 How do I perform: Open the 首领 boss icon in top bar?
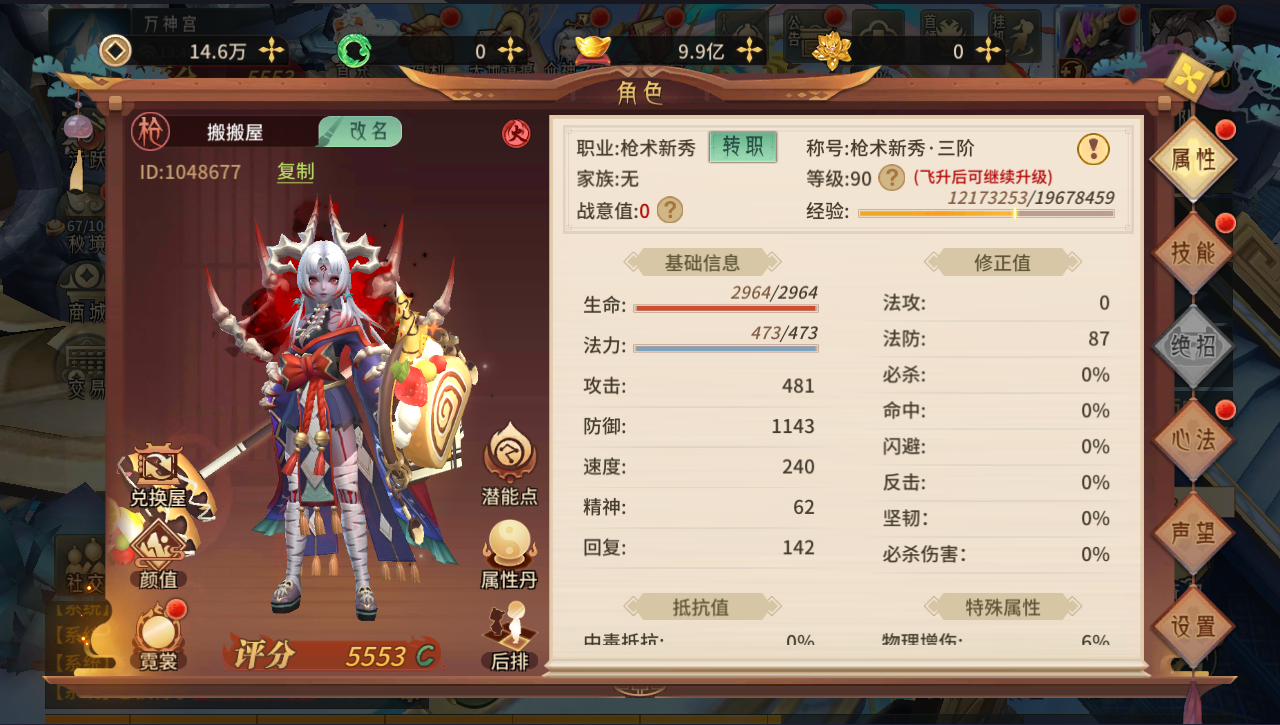[946, 28]
